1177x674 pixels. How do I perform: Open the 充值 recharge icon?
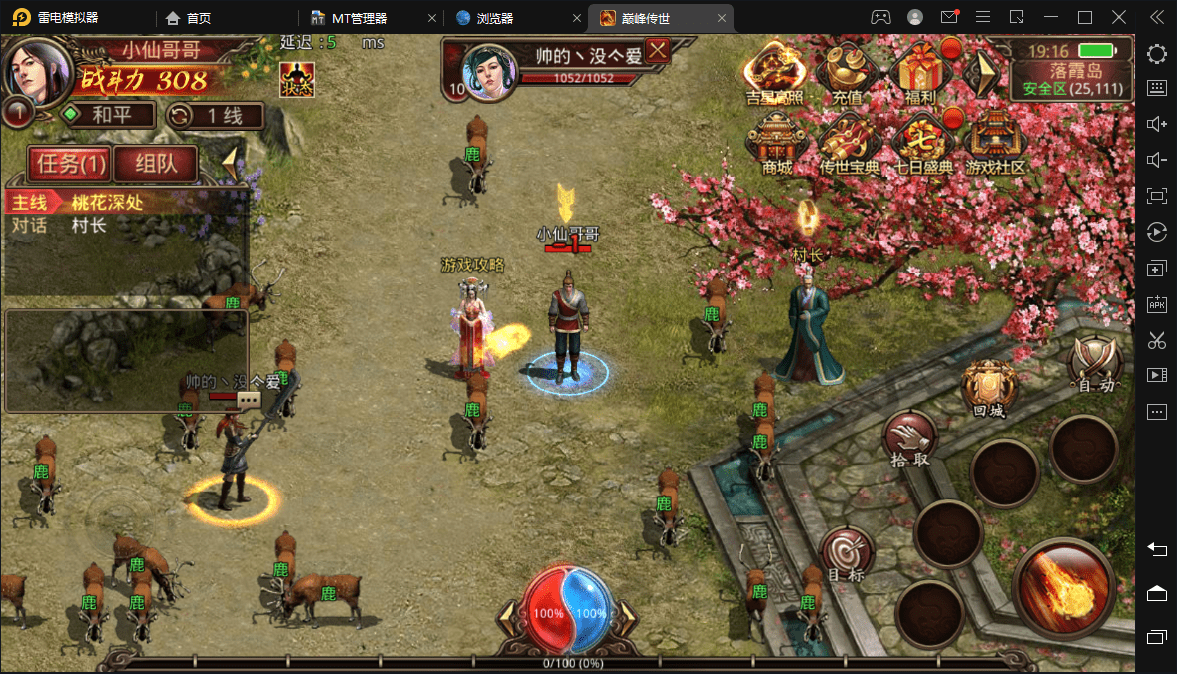846,72
